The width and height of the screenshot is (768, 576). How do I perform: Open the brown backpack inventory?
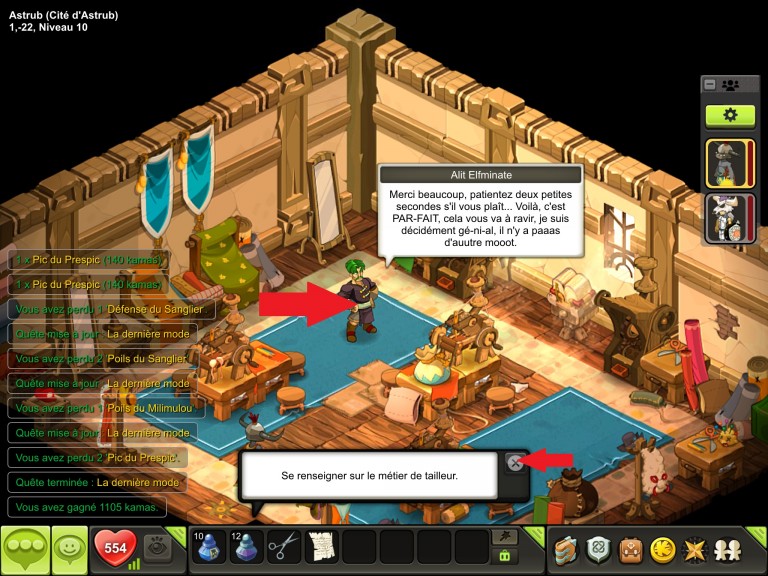coord(630,548)
